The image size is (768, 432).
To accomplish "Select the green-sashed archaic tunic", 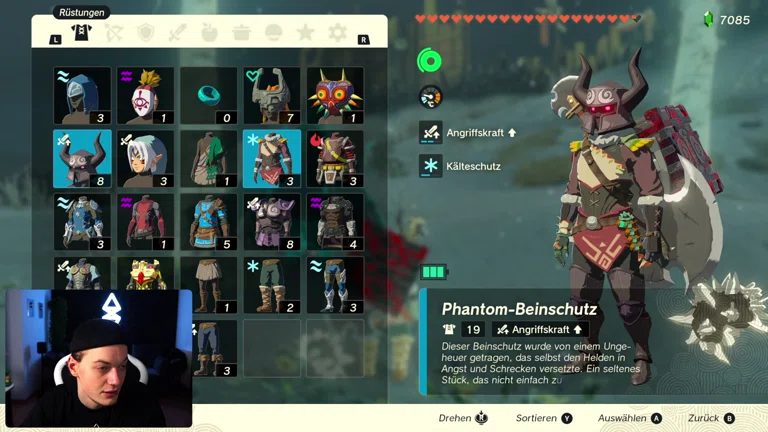I will coord(208,159).
